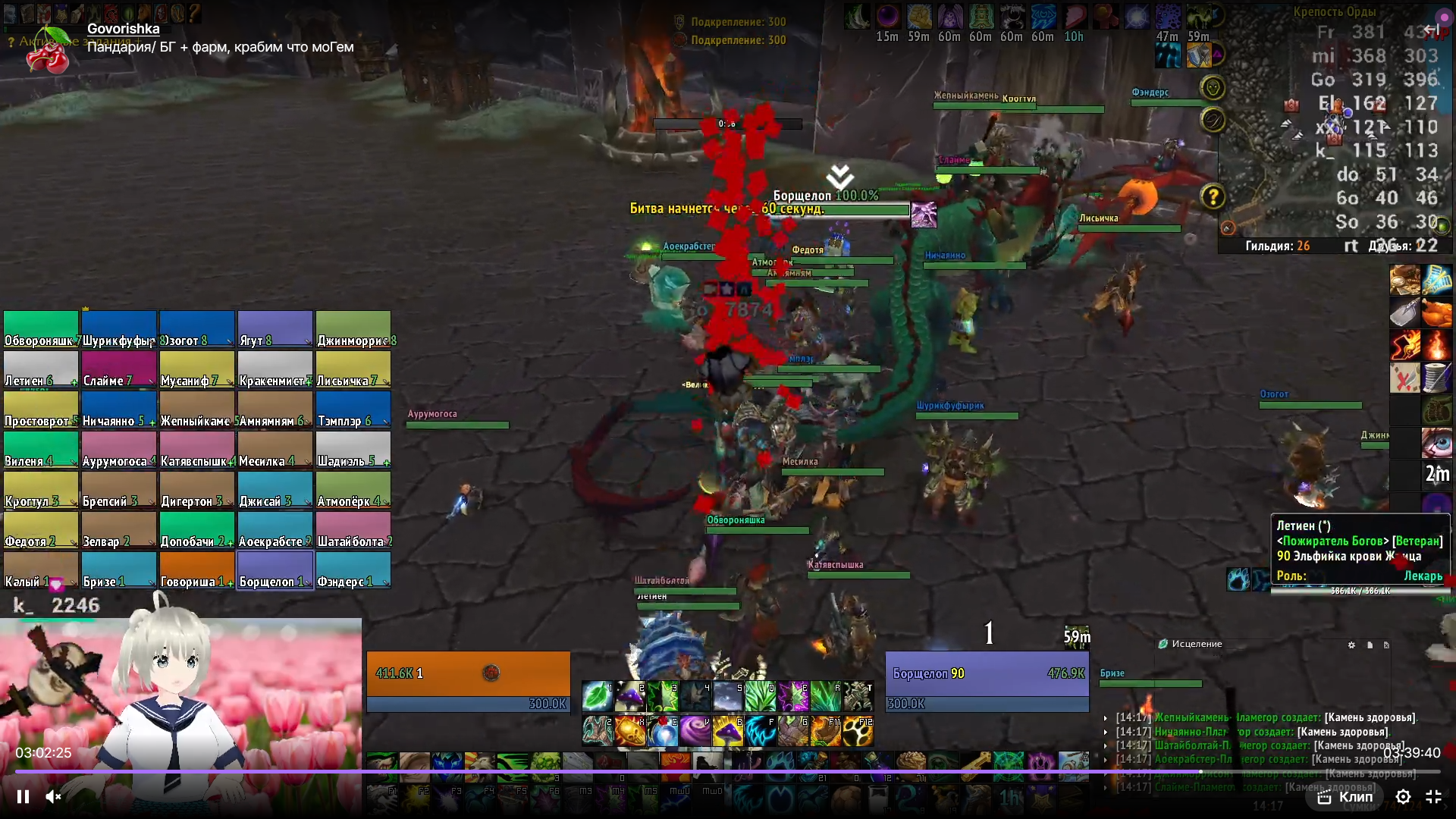
Task: Open the Исцеление tracker settings gear
Action: click(1351, 645)
